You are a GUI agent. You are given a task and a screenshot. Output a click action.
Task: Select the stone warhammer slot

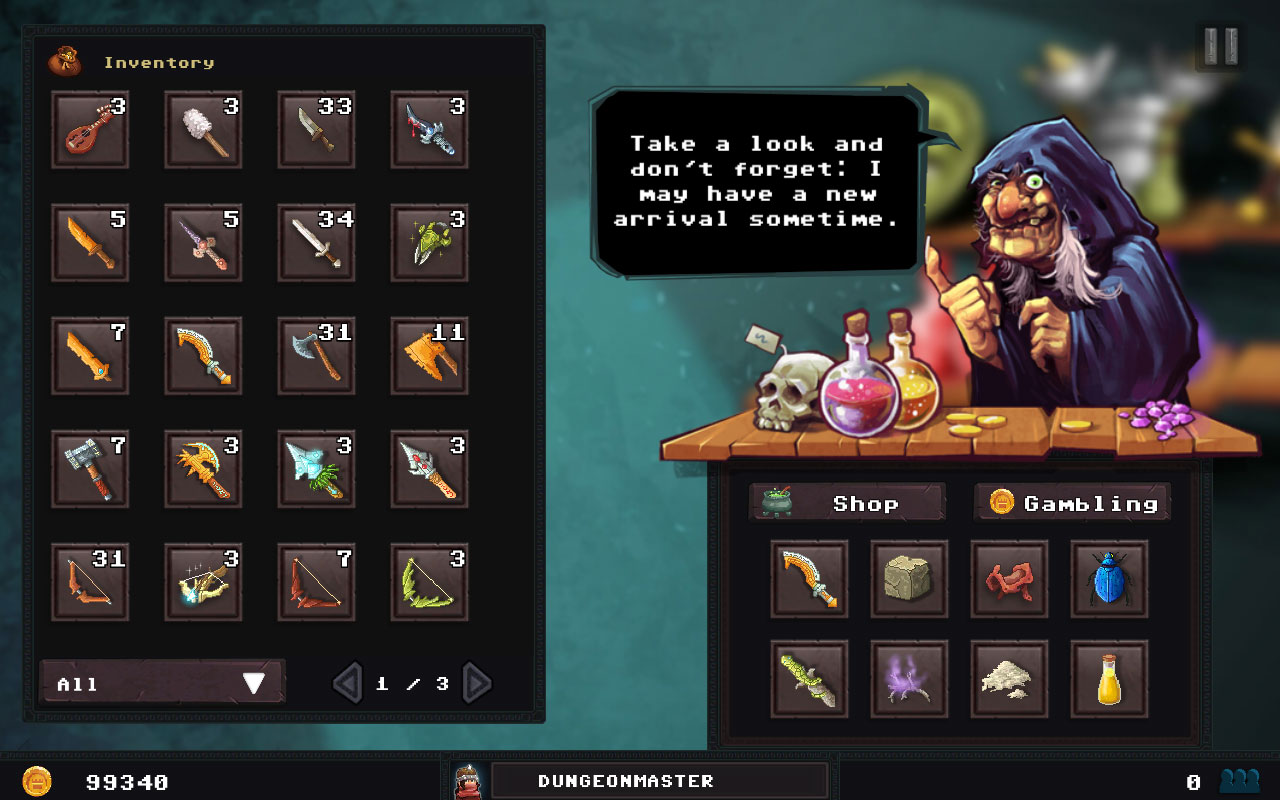90,469
